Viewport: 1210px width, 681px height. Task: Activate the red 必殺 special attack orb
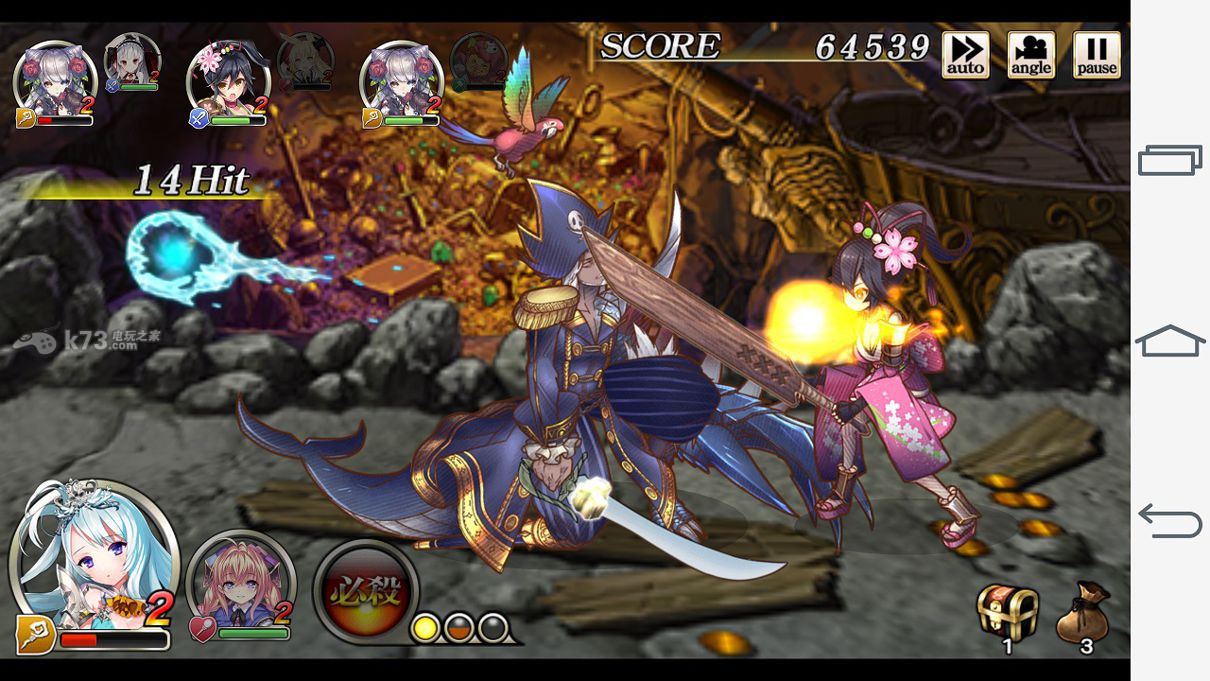pos(366,592)
